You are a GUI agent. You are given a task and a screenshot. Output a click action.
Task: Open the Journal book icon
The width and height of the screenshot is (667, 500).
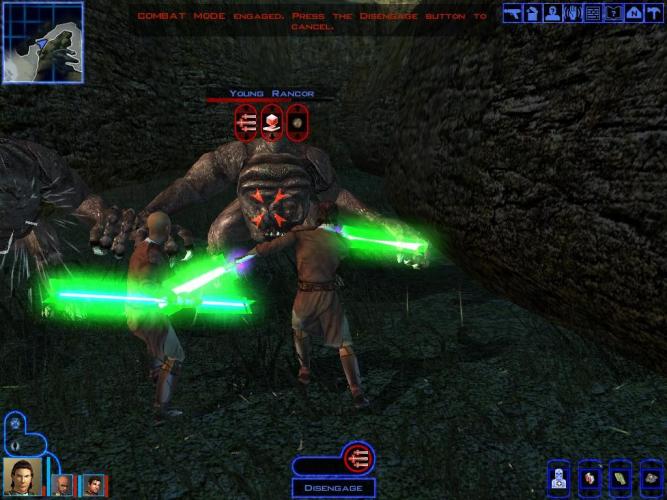pos(612,13)
